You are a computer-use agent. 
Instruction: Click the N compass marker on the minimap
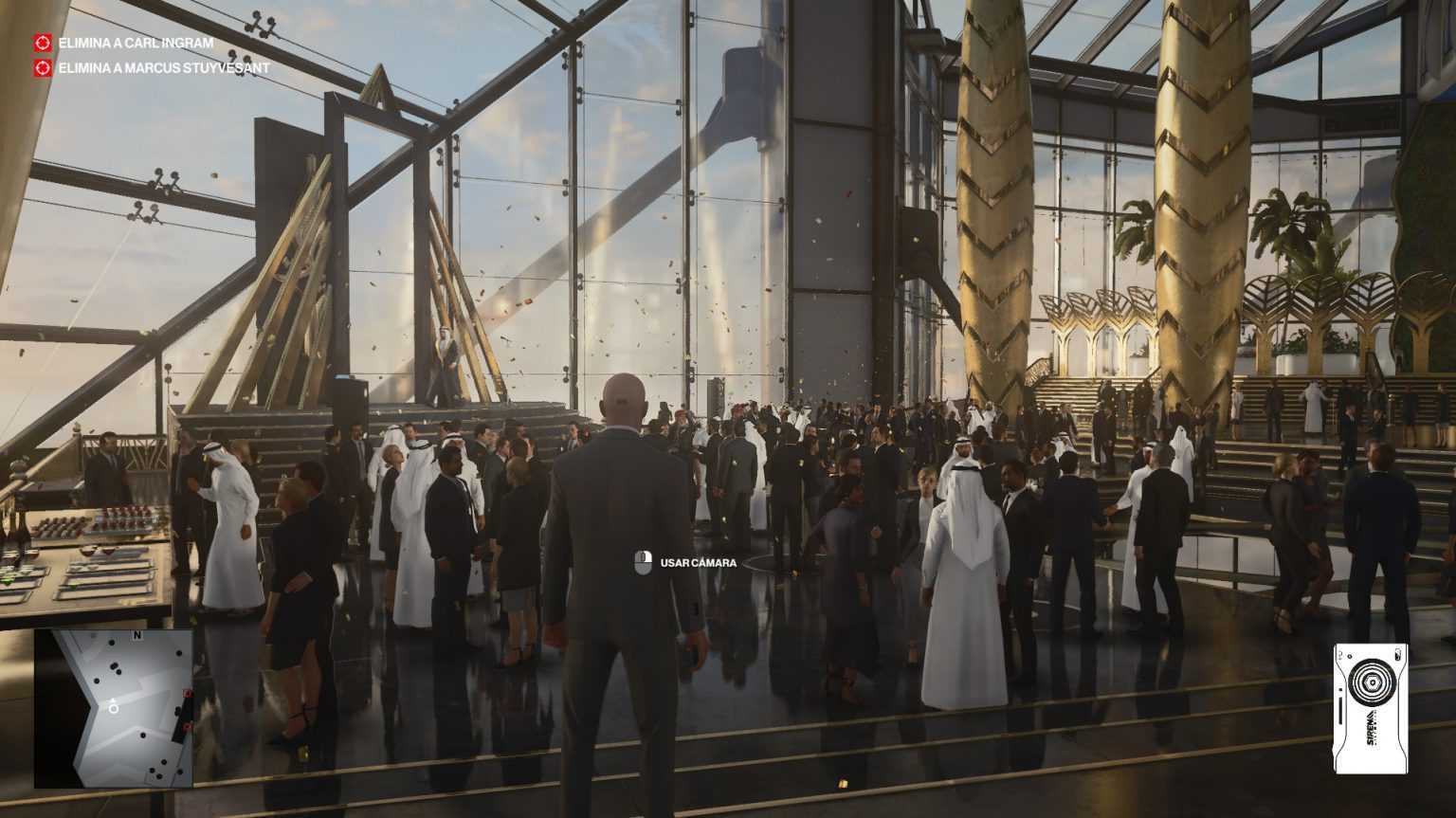[137, 634]
